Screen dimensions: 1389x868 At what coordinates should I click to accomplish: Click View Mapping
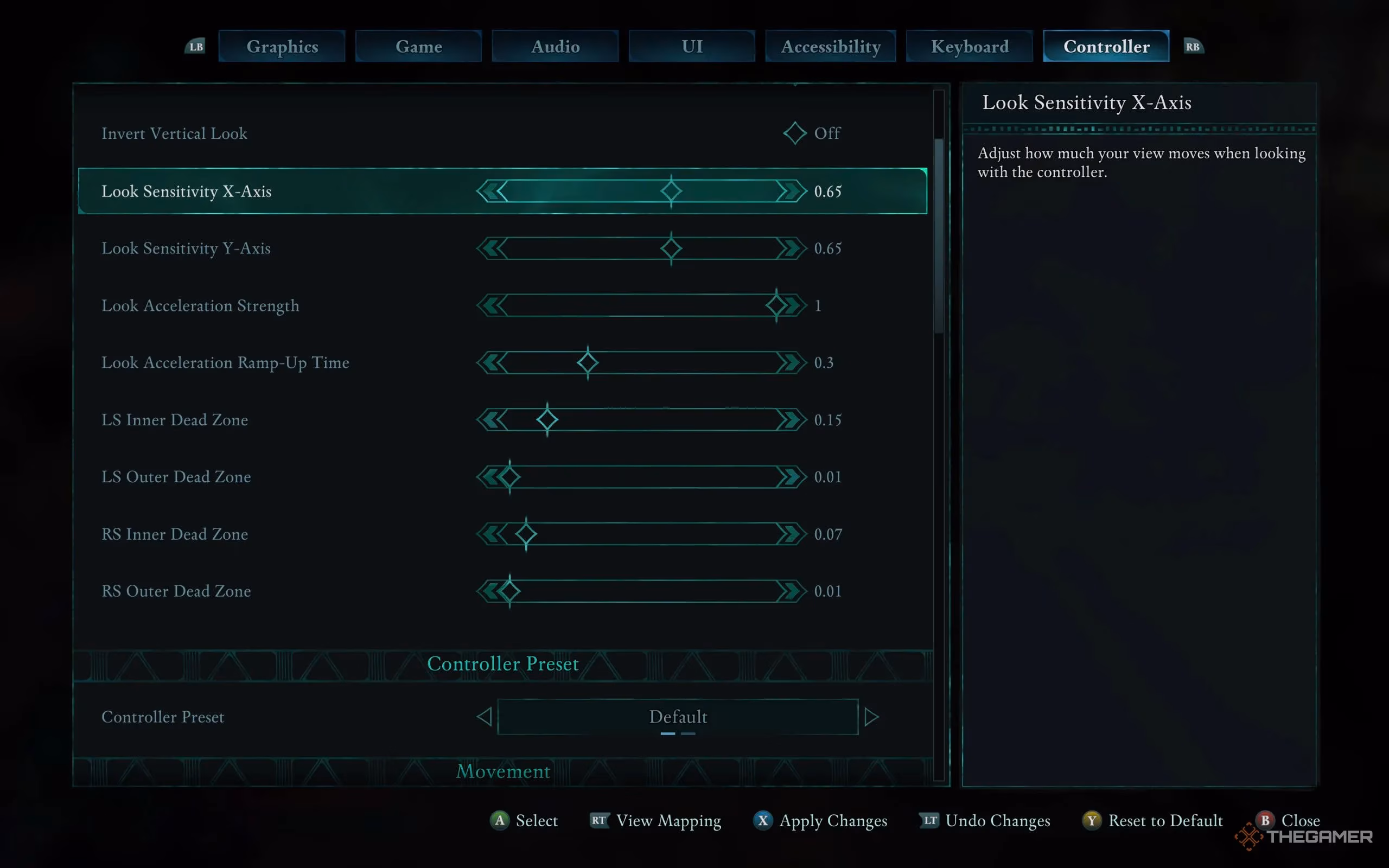[x=668, y=820]
